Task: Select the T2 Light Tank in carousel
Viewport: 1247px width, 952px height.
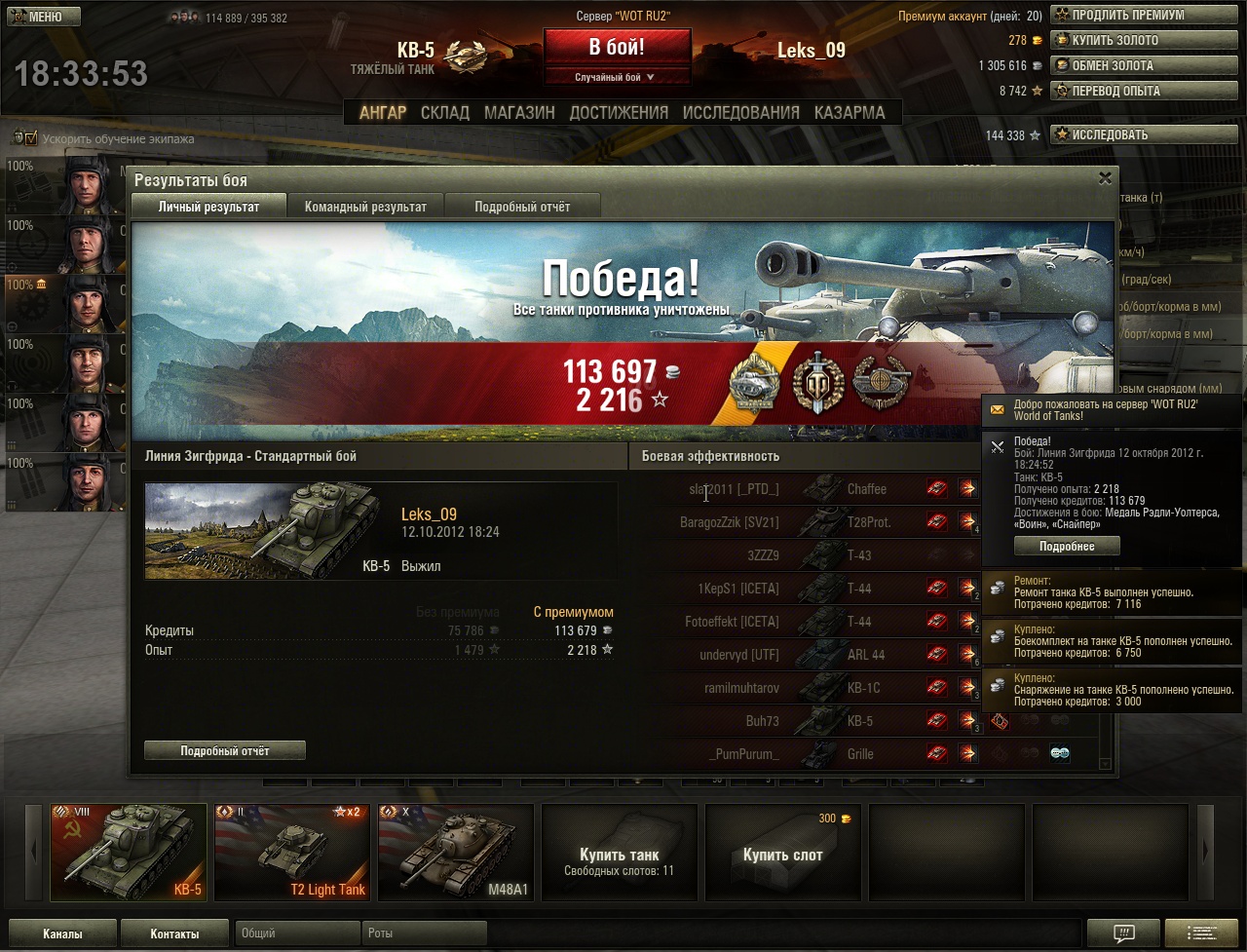Action: [292, 852]
